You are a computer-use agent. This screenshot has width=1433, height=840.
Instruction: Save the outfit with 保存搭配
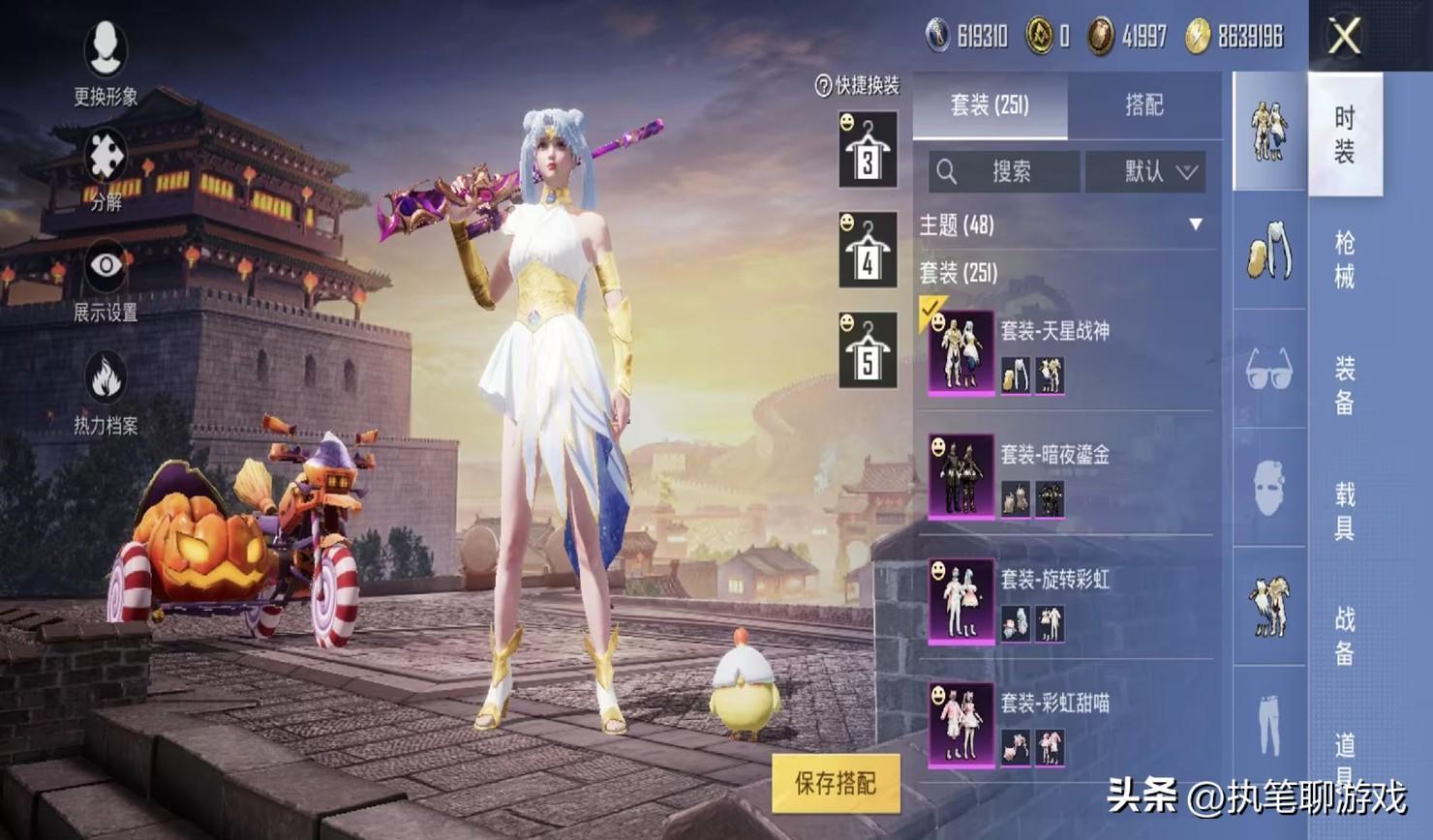836,783
